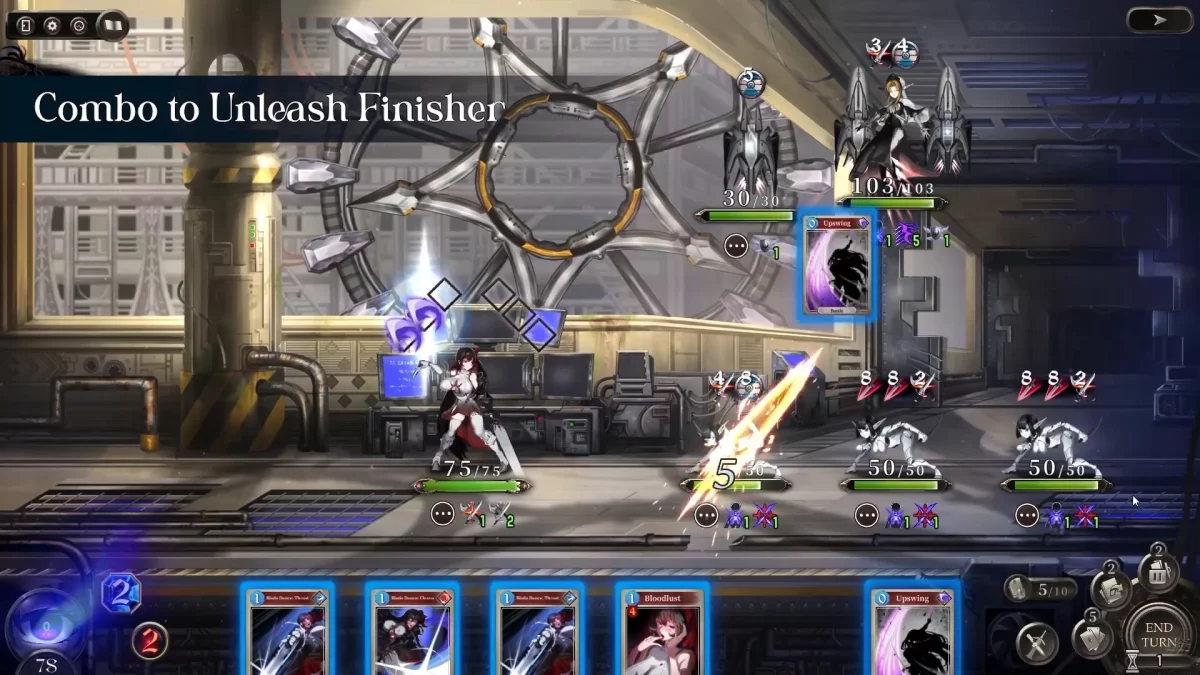Click the arrow button in the top-right corner
The image size is (1200, 675).
[x=1158, y=20]
